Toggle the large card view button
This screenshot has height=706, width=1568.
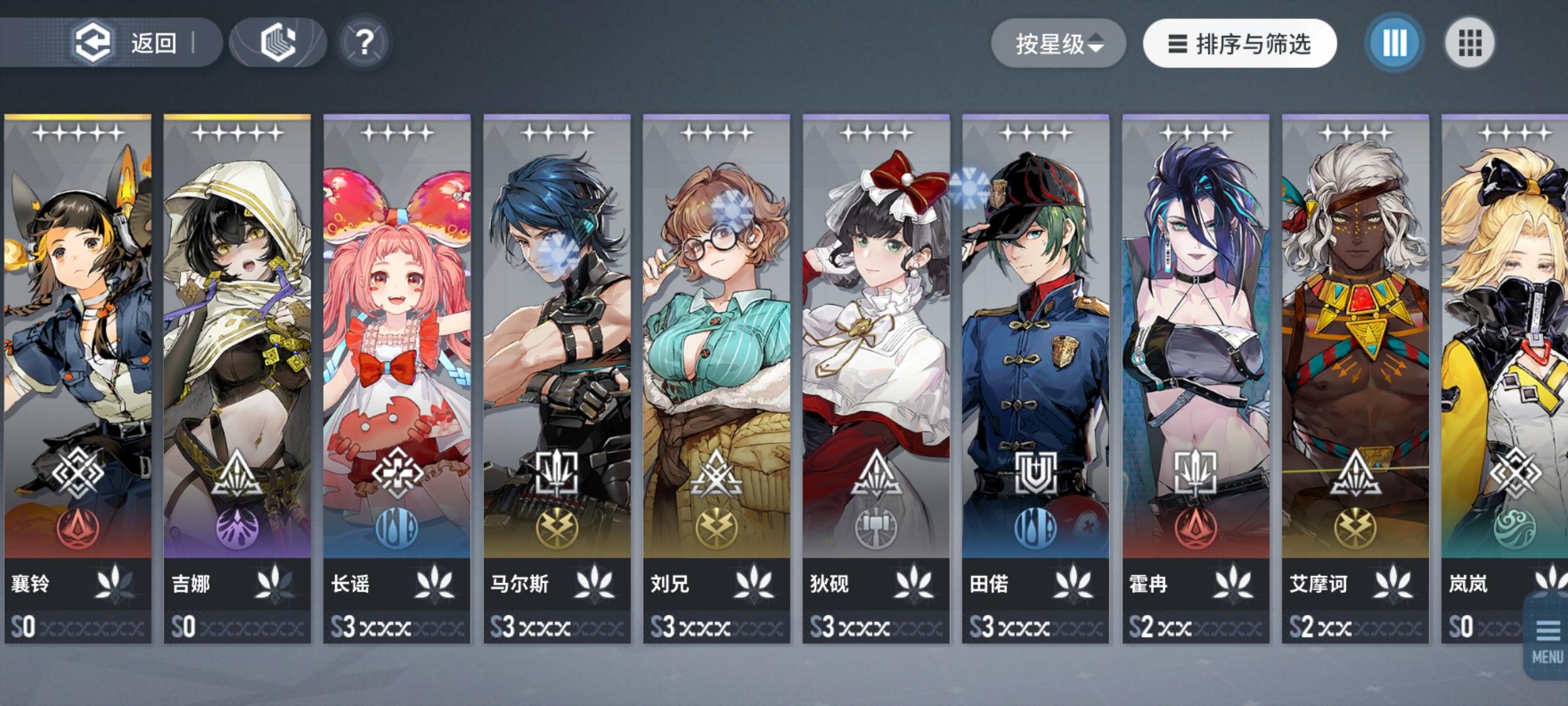coord(1393,42)
